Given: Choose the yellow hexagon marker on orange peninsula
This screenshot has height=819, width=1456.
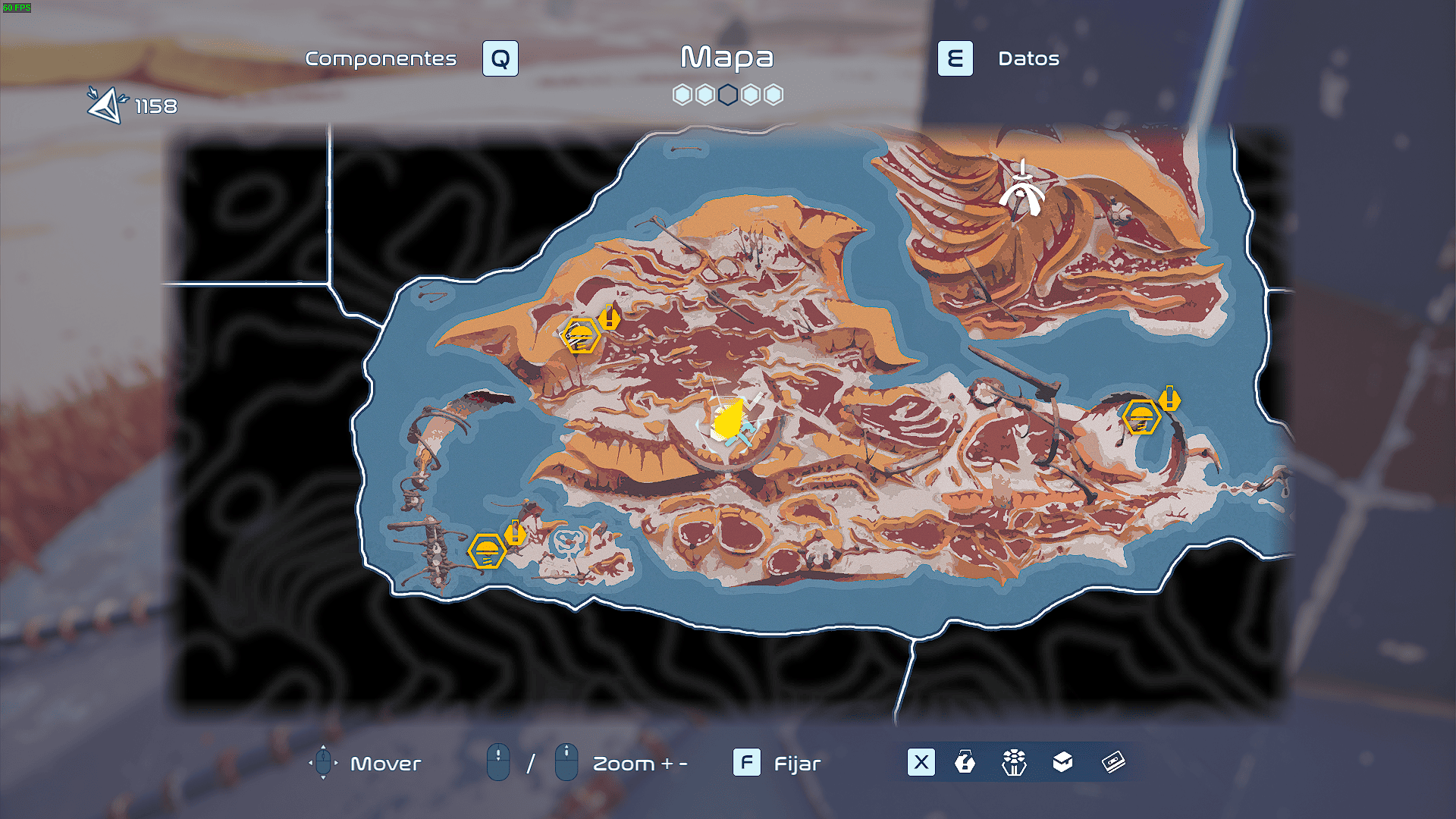Looking at the screenshot, I should tap(581, 335).
